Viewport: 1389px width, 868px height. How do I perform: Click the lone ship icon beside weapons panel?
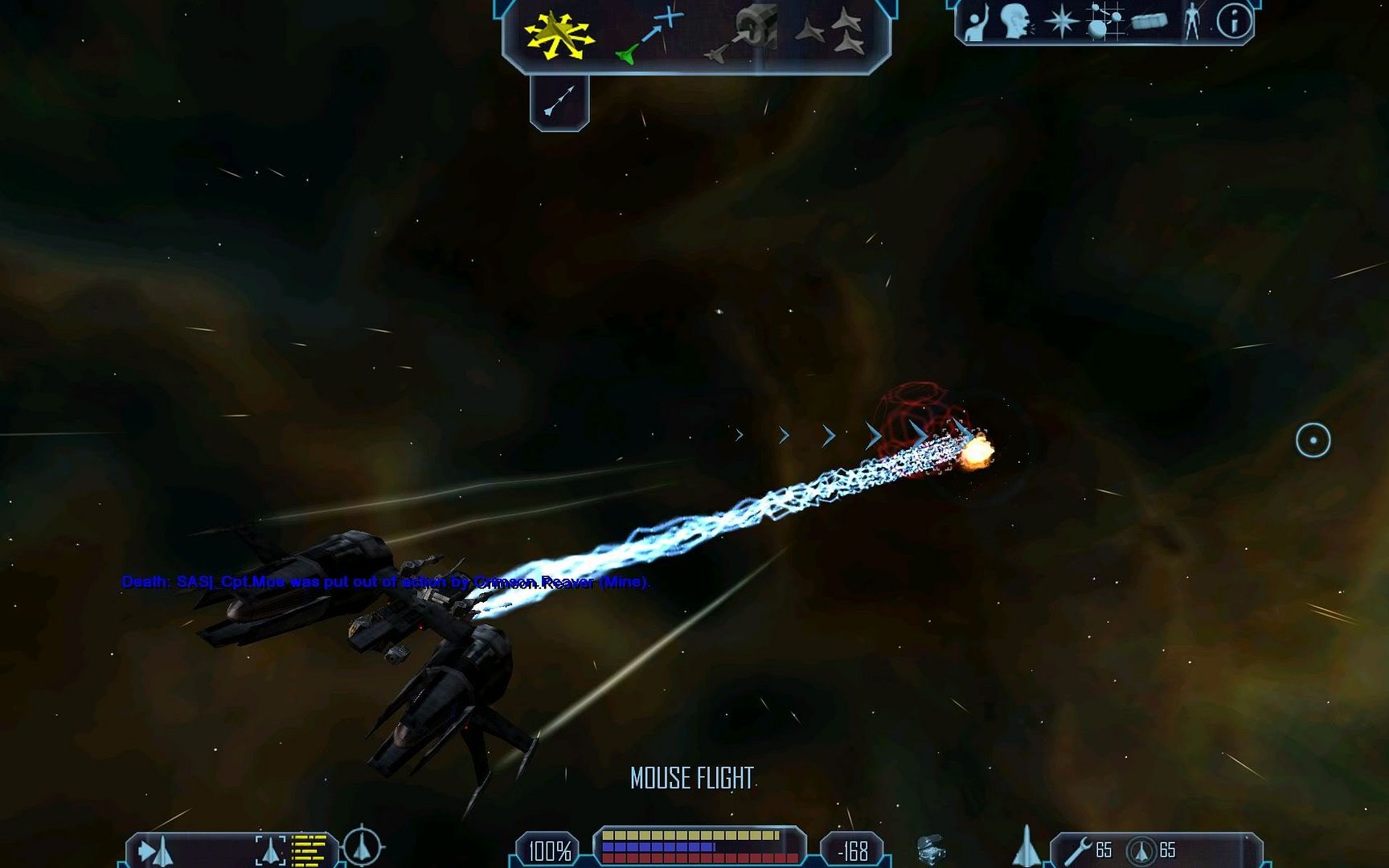click(1026, 847)
